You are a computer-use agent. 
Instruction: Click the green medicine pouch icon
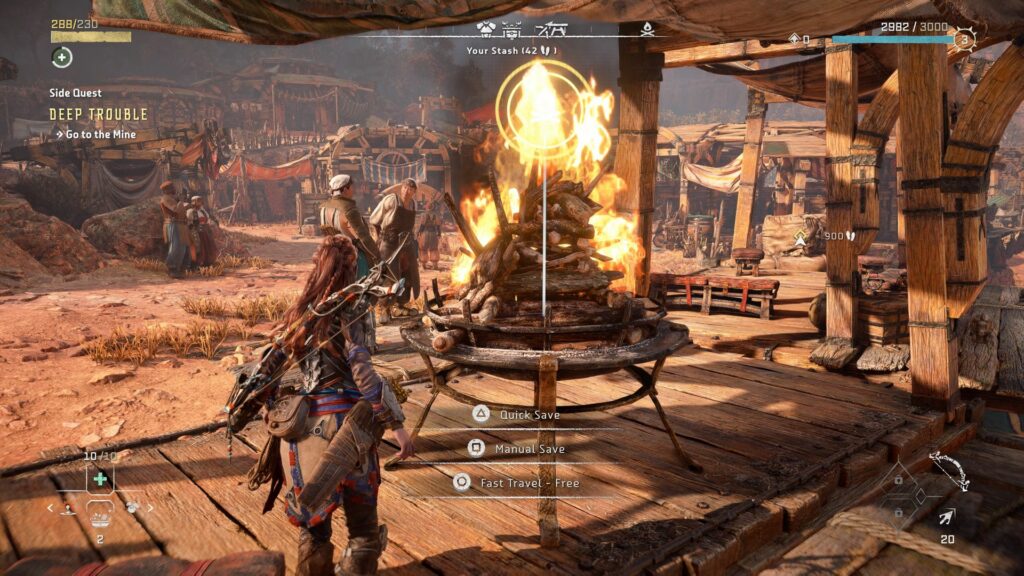point(62,57)
